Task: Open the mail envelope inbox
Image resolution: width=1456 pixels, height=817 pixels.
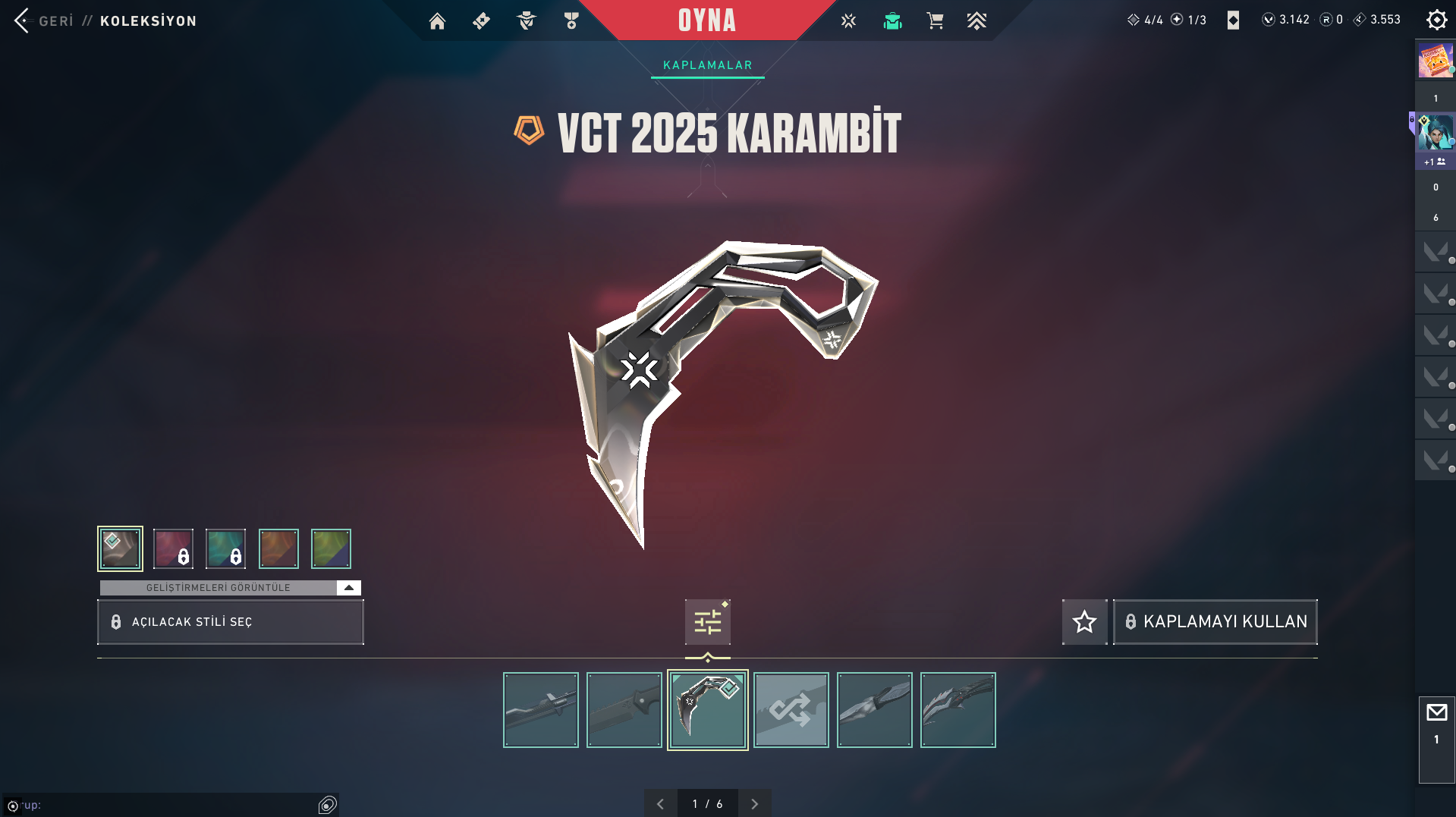Action: pyautogui.click(x=1436, y=713)
